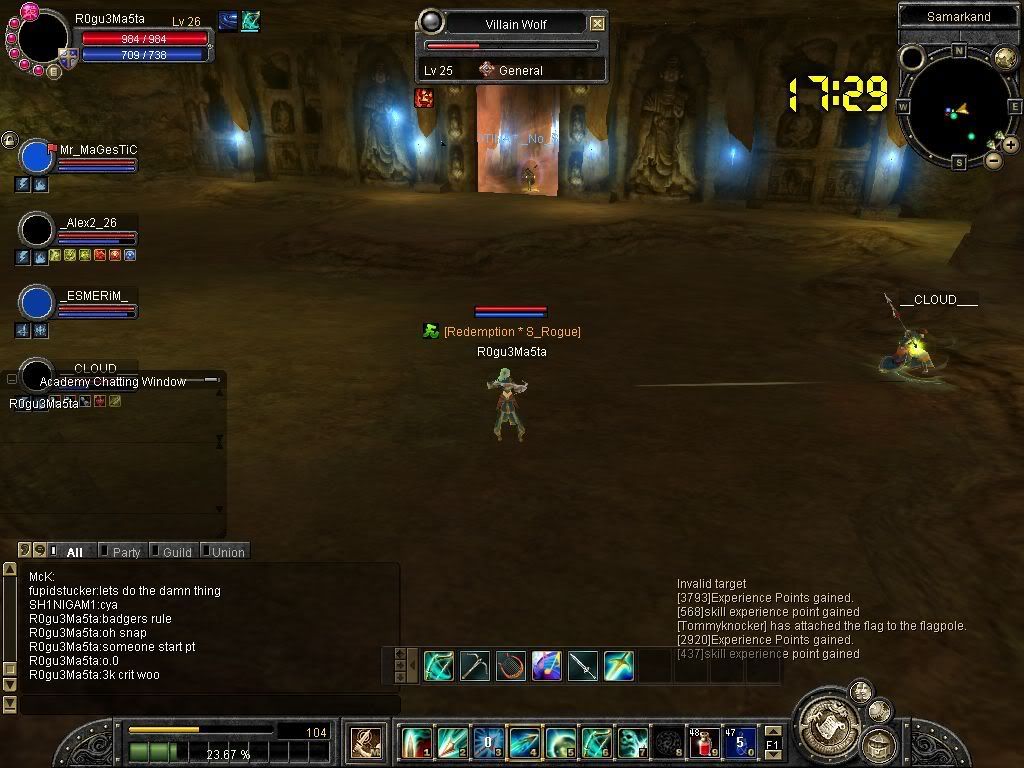Switch hotbar page with the up arrow
This screenshot has height=768, width=1024.
tap(400, 654)
